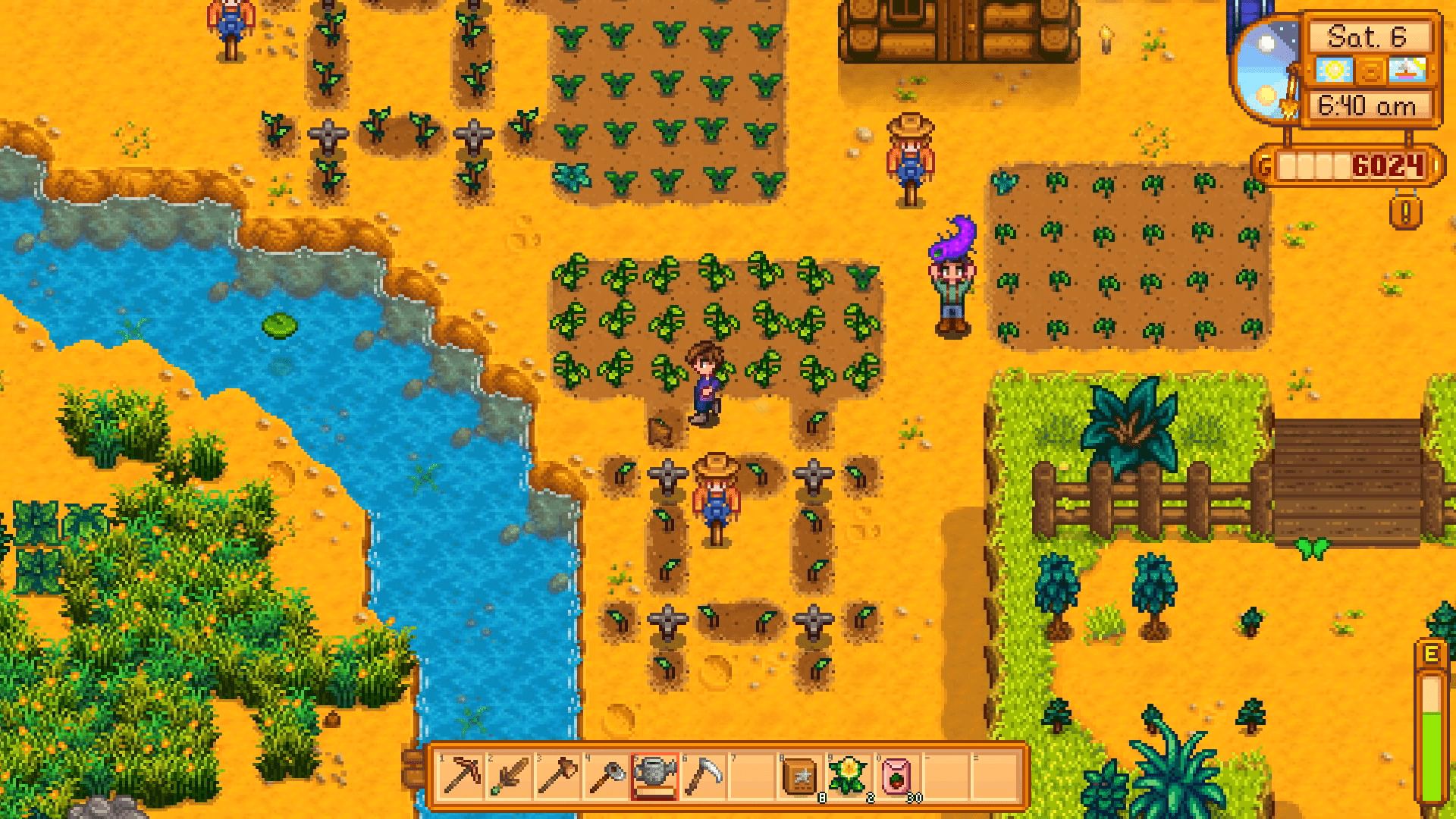Viewport: 1456px width, 819px height.
Task: Pick the star-marked brown box item
Action: [x=800, y=777]
